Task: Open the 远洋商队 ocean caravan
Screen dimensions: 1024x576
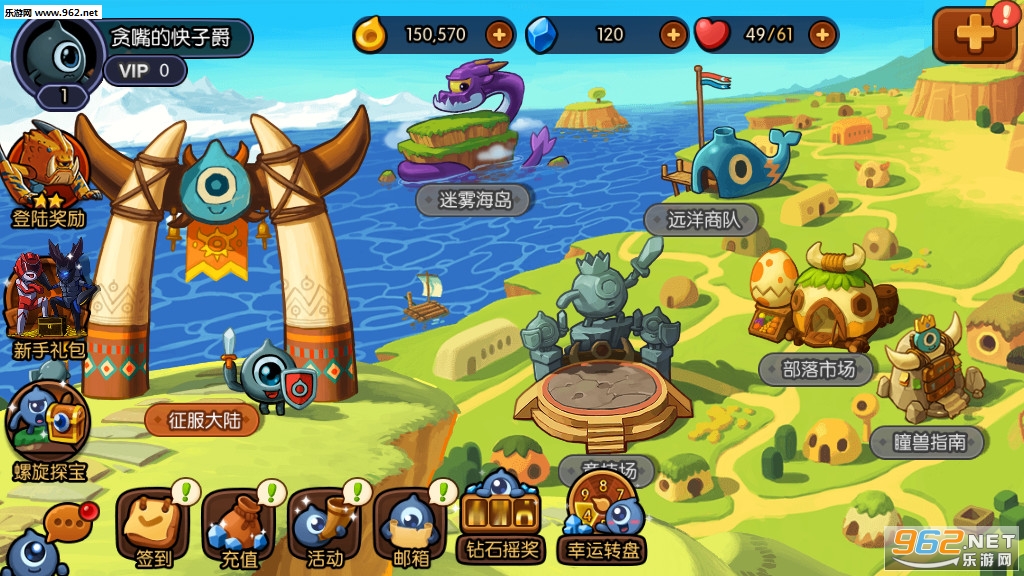Action: [x=704, y=219]
